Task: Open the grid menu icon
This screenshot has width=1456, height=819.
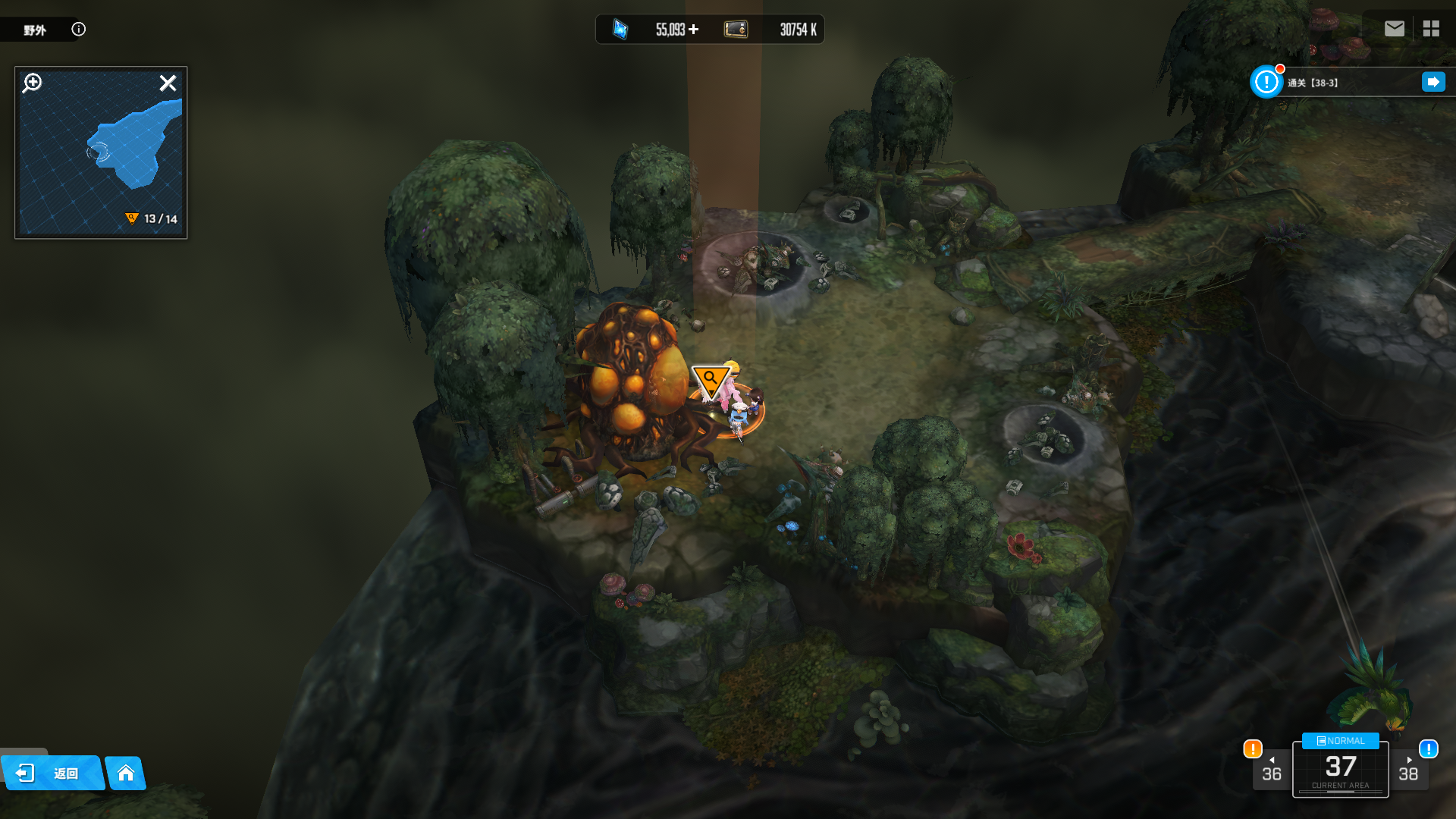Action: pos(1431,29)
